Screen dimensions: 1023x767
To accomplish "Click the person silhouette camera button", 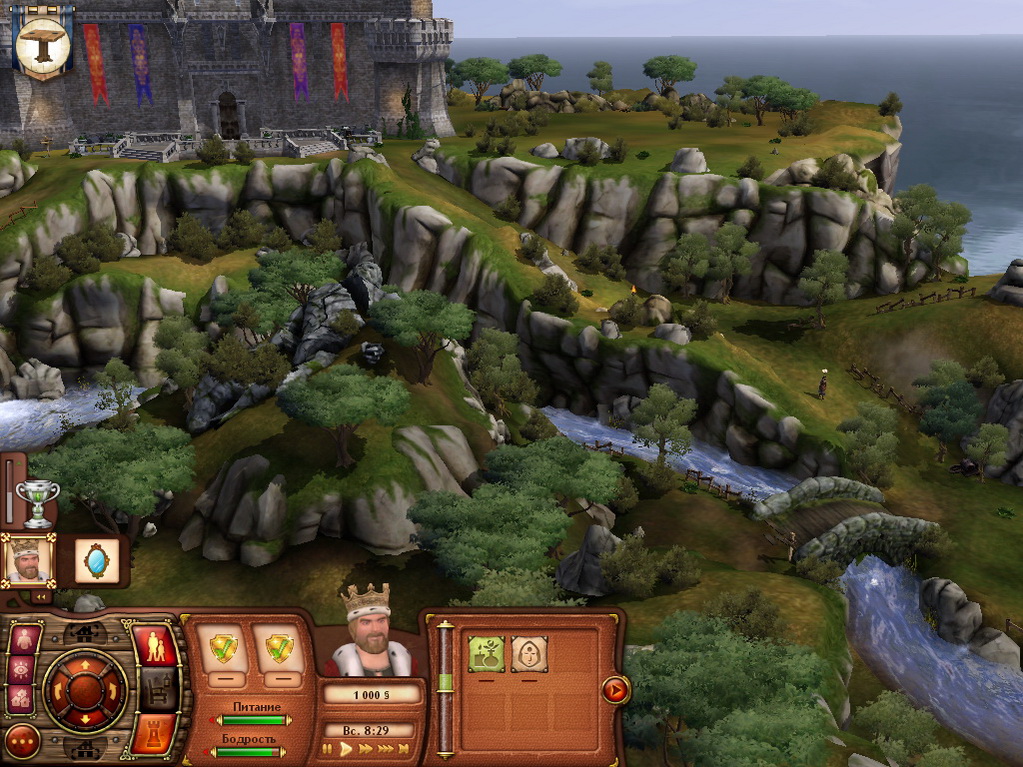I will tap(24, 638).
